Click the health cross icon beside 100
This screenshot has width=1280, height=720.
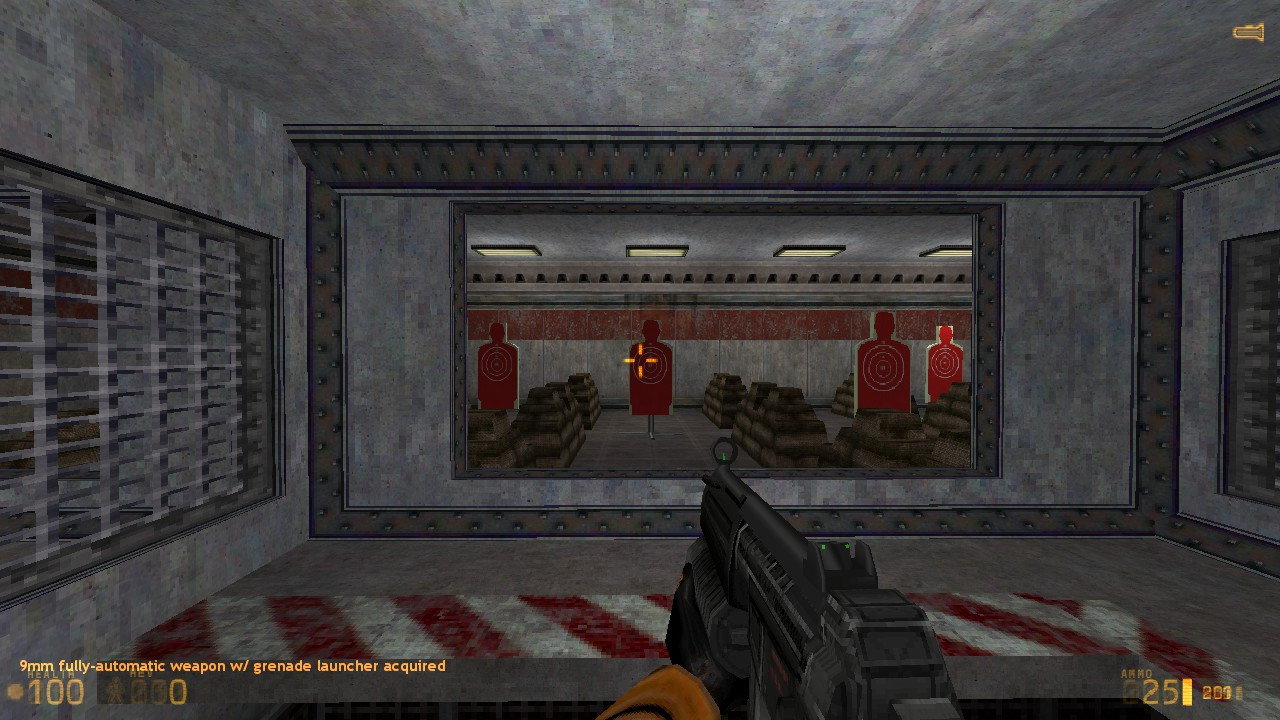click(x=14, y=688)
